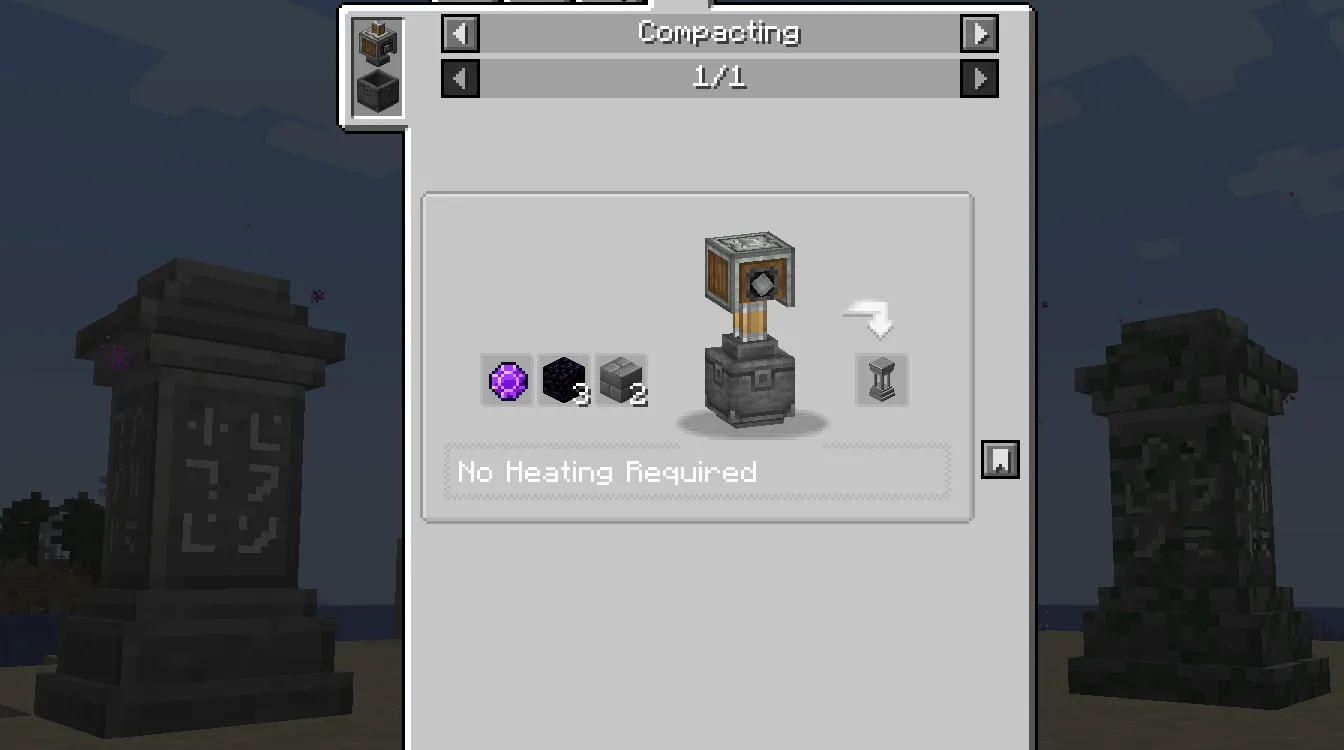1344x750 pixels.
Task: Click the 1/1 page indicator bar
Action: [718, 78]
